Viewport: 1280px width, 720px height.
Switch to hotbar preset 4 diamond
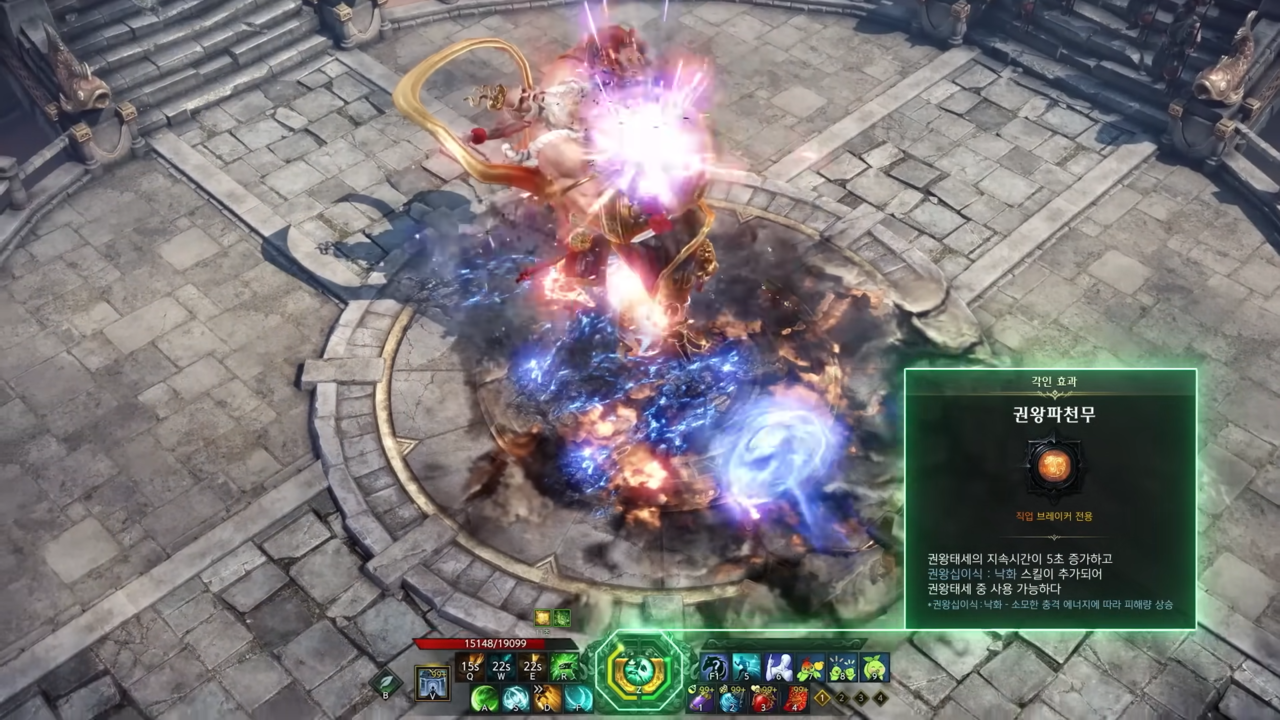pyautogui.click(x=881, y=698)
